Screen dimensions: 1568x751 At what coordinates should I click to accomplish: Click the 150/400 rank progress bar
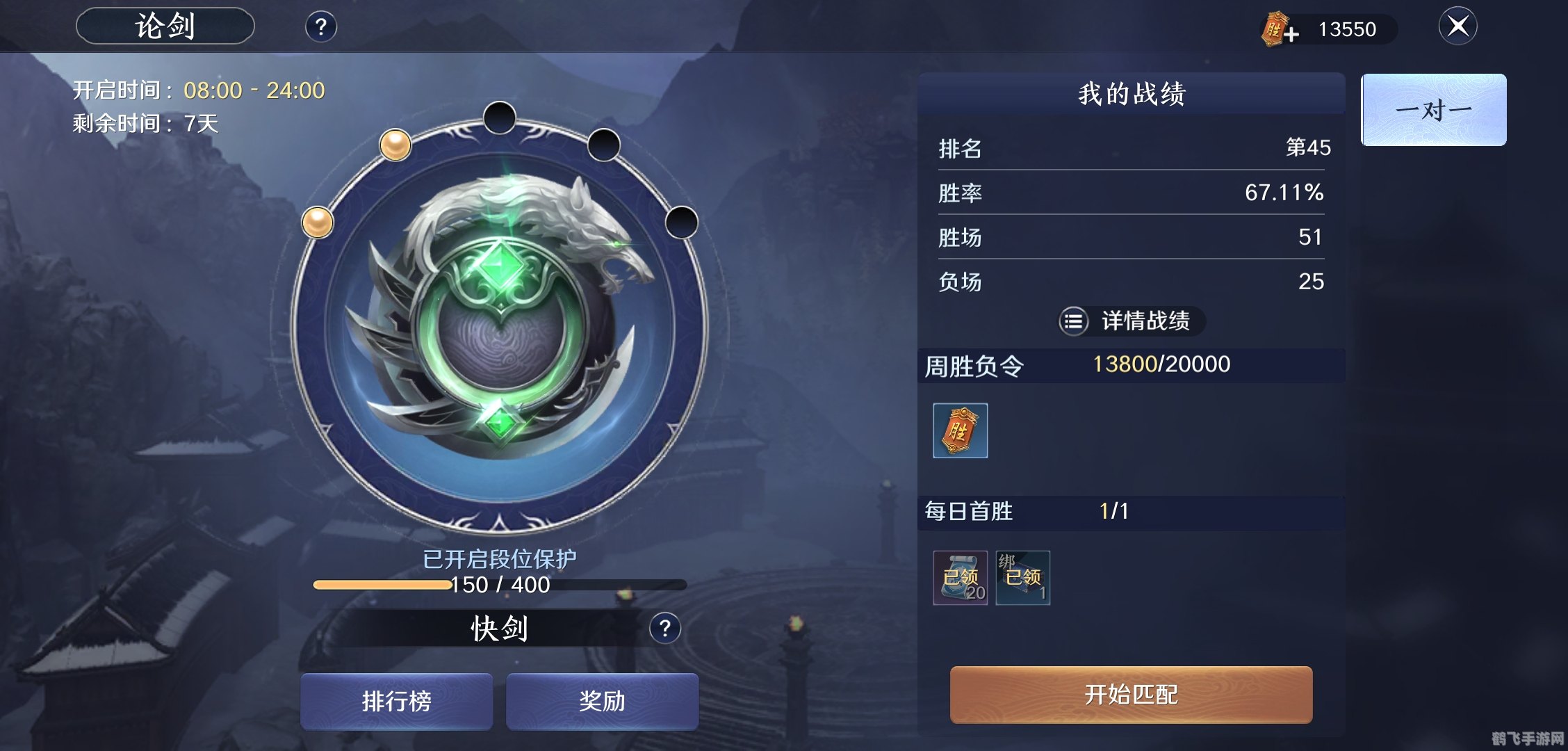click(x=499, y=586)
